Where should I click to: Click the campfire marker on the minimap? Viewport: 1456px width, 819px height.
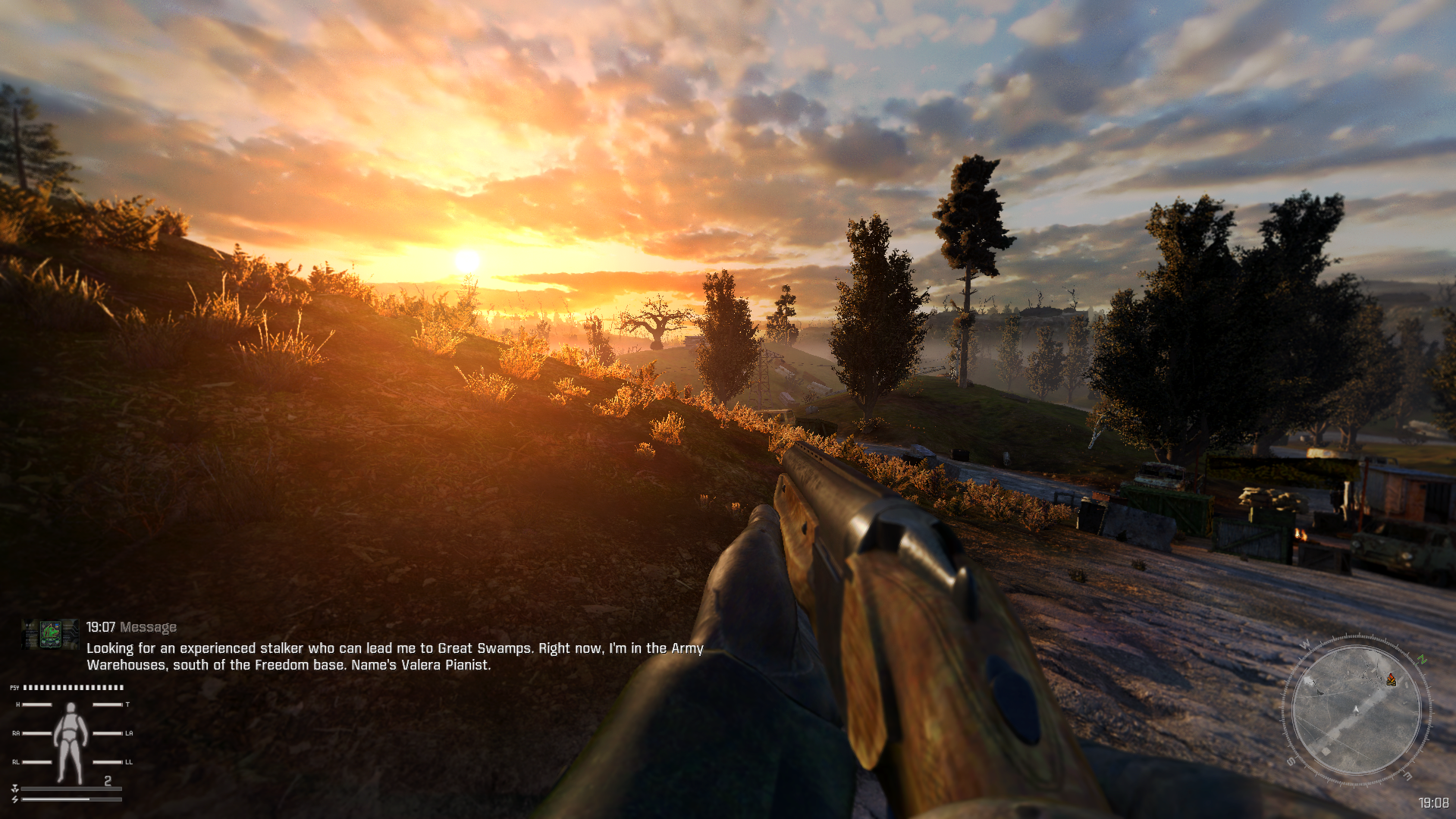coord(1391,679)
